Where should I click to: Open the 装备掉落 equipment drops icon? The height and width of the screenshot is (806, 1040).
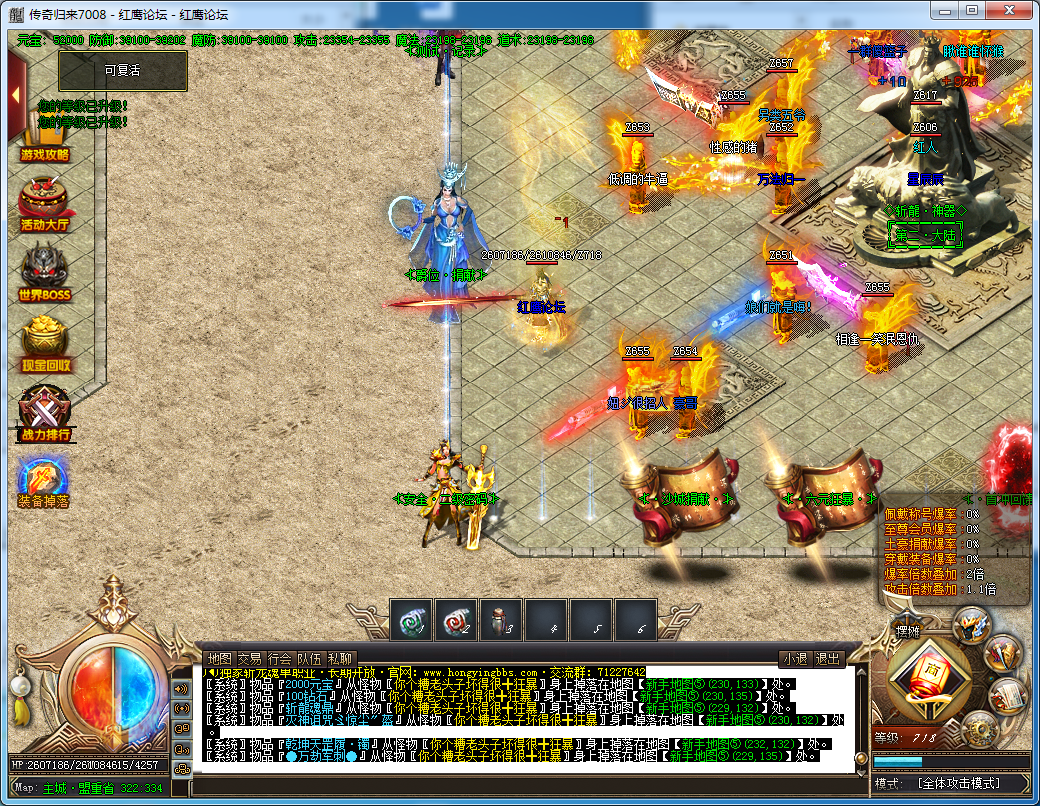(x=44, y=480)
